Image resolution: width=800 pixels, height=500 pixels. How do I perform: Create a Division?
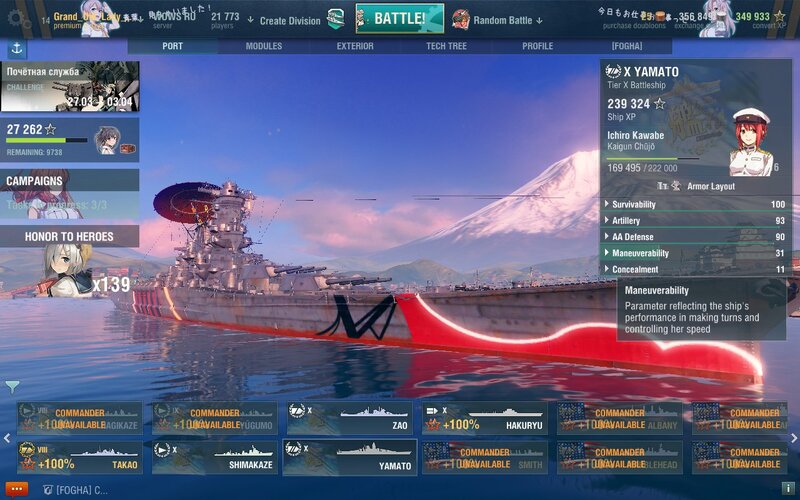click(x=290, y=20)
